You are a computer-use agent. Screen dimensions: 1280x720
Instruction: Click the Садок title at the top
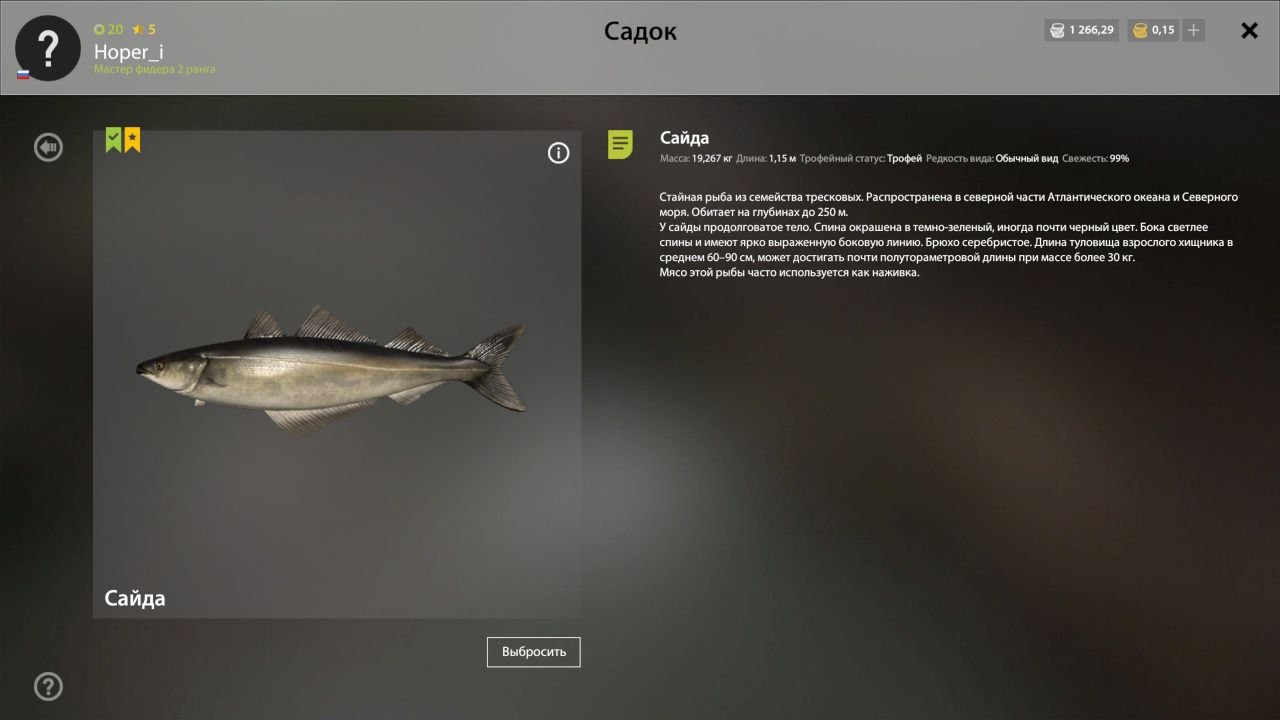coord(640,31)
